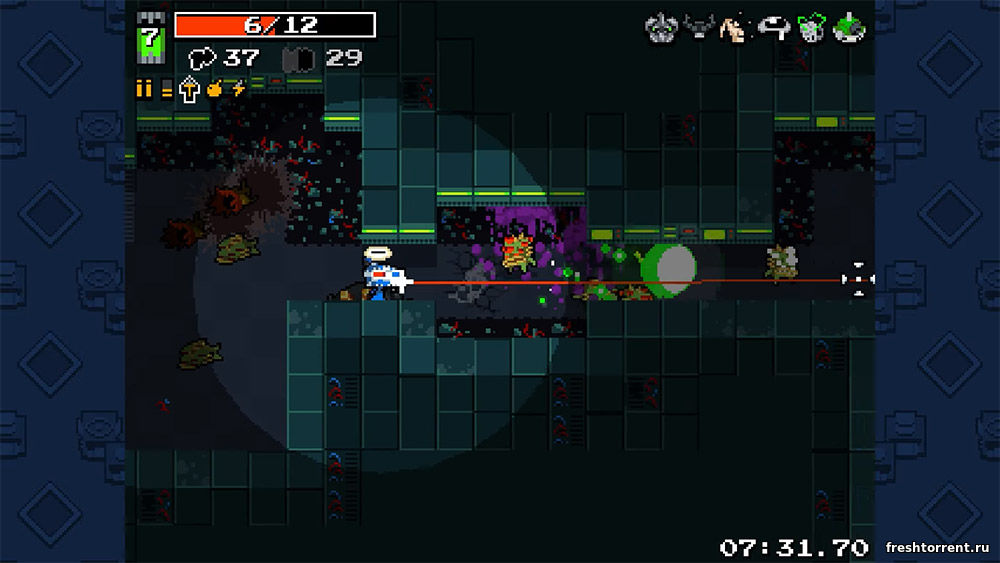Click the shell ammo type icon
Viewport: 1000px width, 563px height.
[x=166, y=89]
